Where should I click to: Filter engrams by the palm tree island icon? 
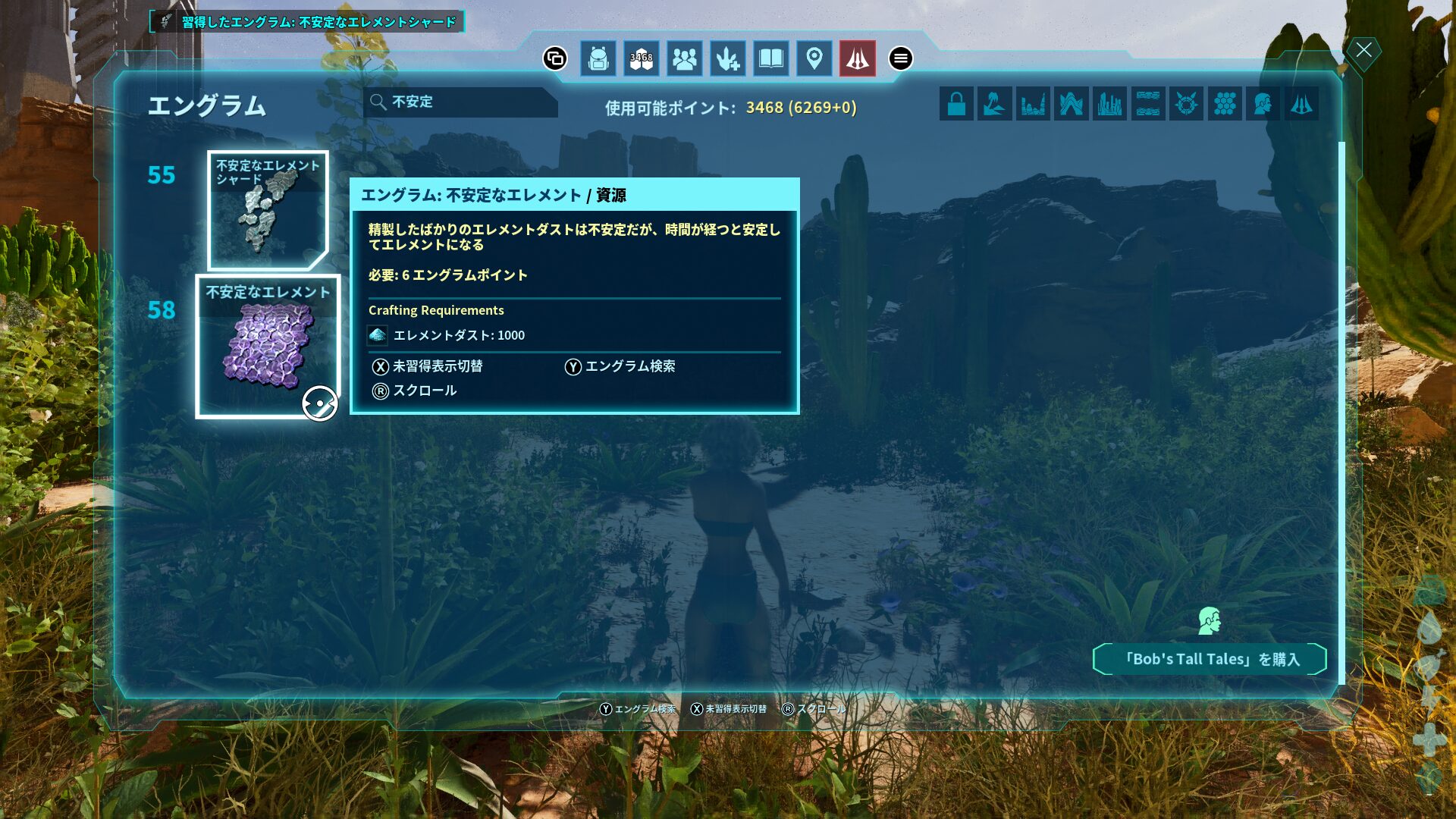tap(995, 104)
